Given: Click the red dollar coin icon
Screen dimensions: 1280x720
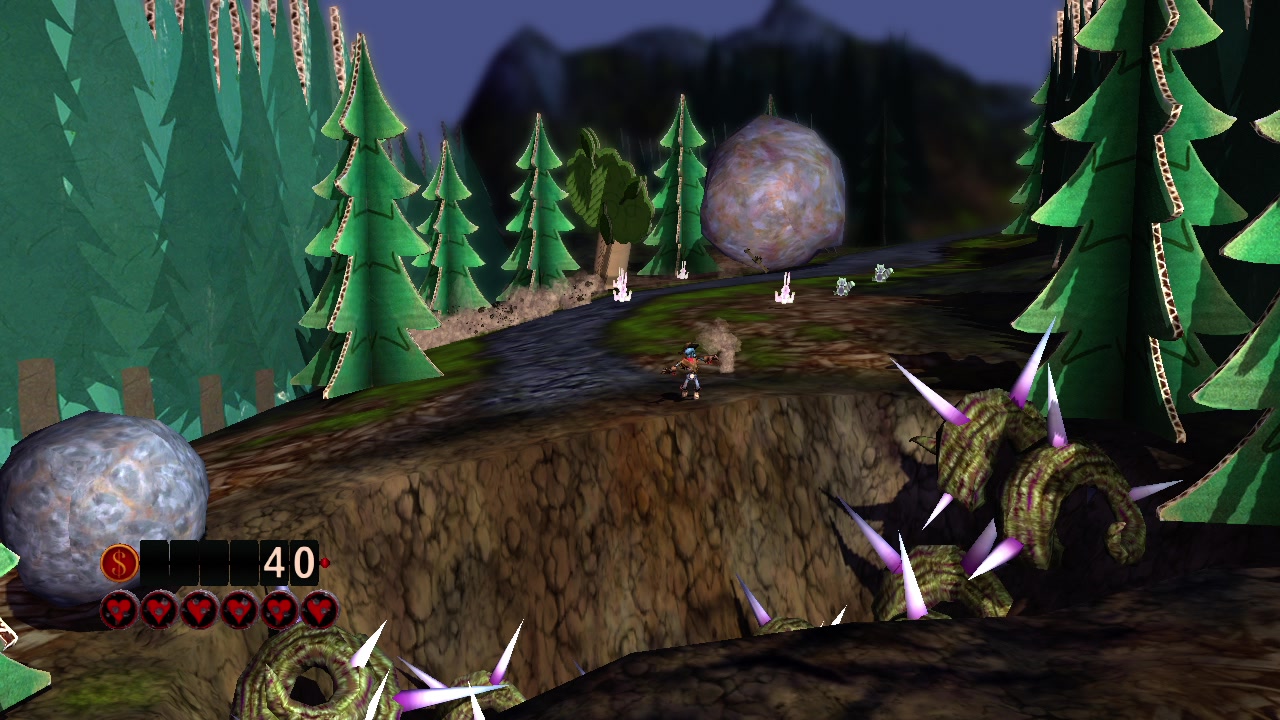Looking at the screenshot, I should pyautogui.click(x=119, y=564).
